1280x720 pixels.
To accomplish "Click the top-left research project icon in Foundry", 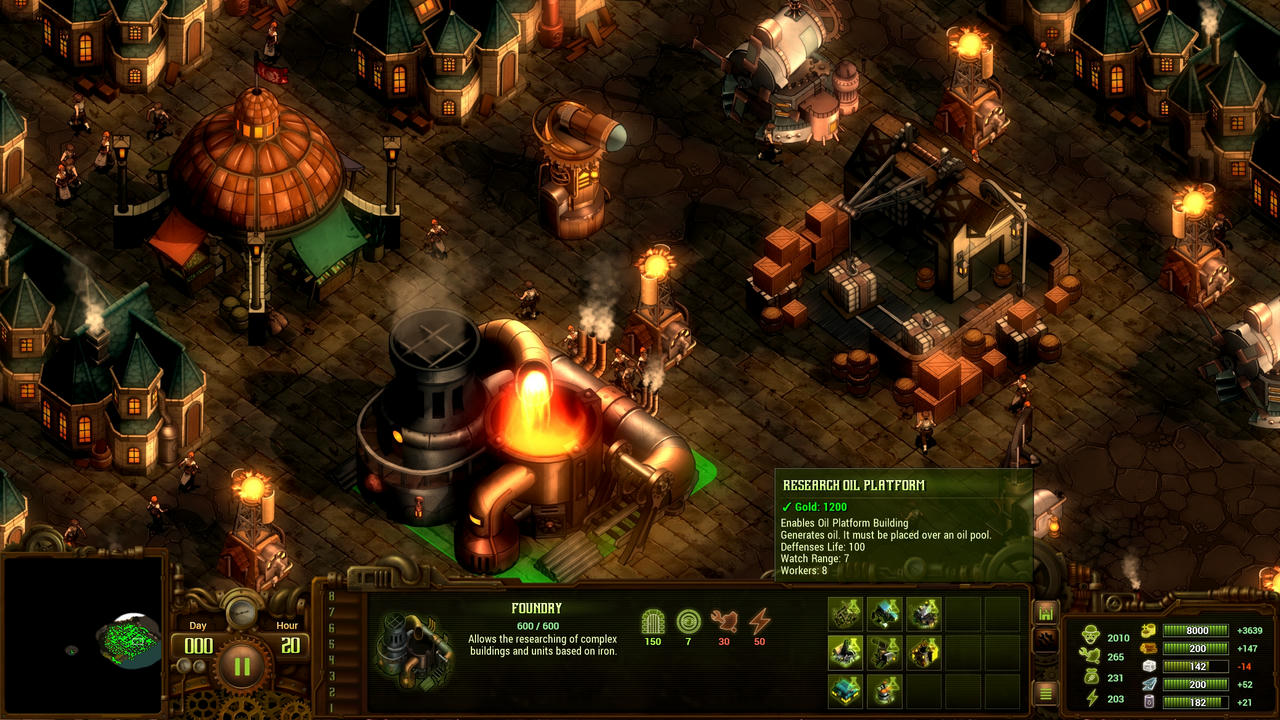I will pos(845,612).
